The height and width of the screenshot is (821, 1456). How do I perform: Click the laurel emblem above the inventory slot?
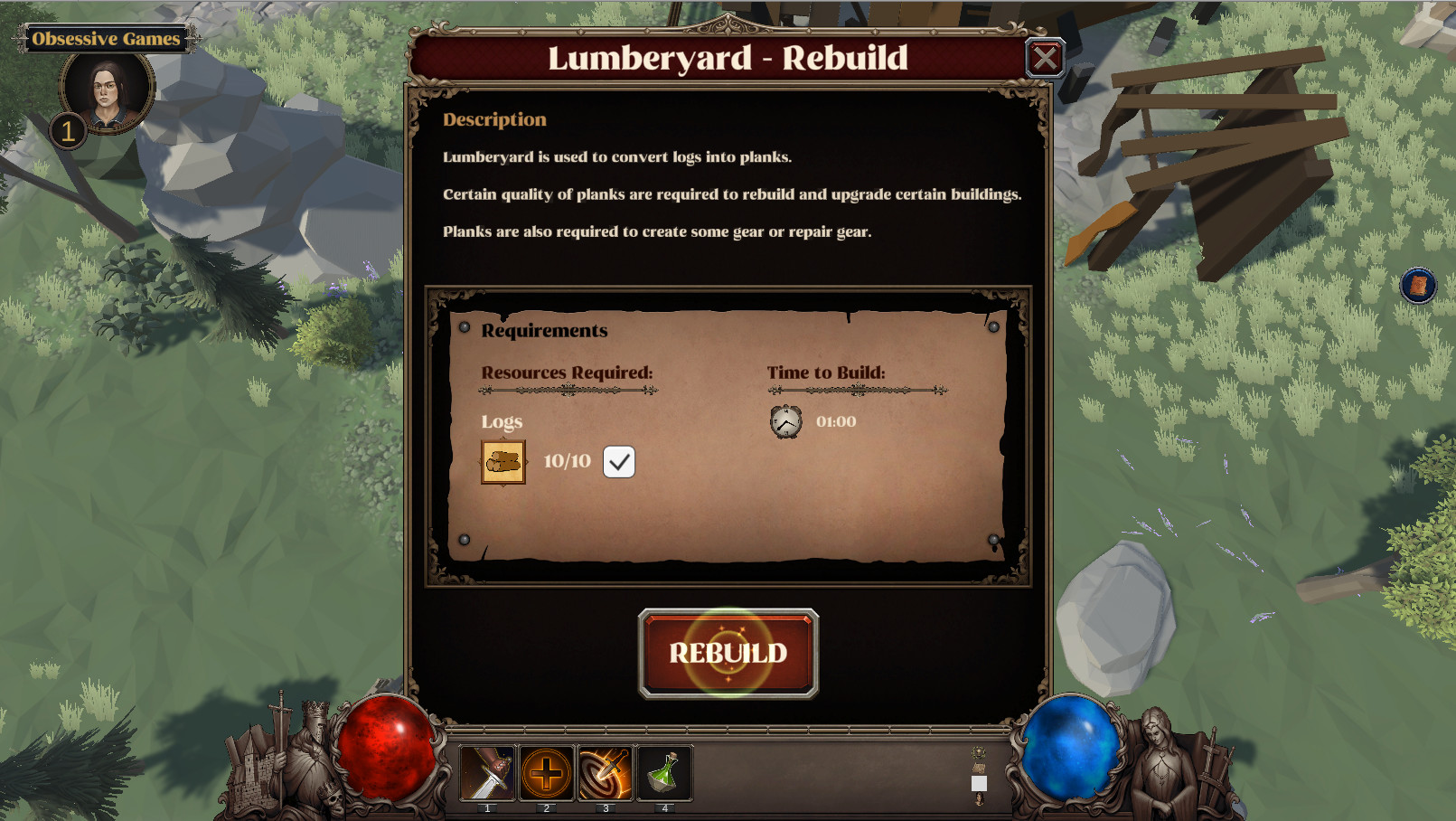pyautogui.click(x=979, y=751)
